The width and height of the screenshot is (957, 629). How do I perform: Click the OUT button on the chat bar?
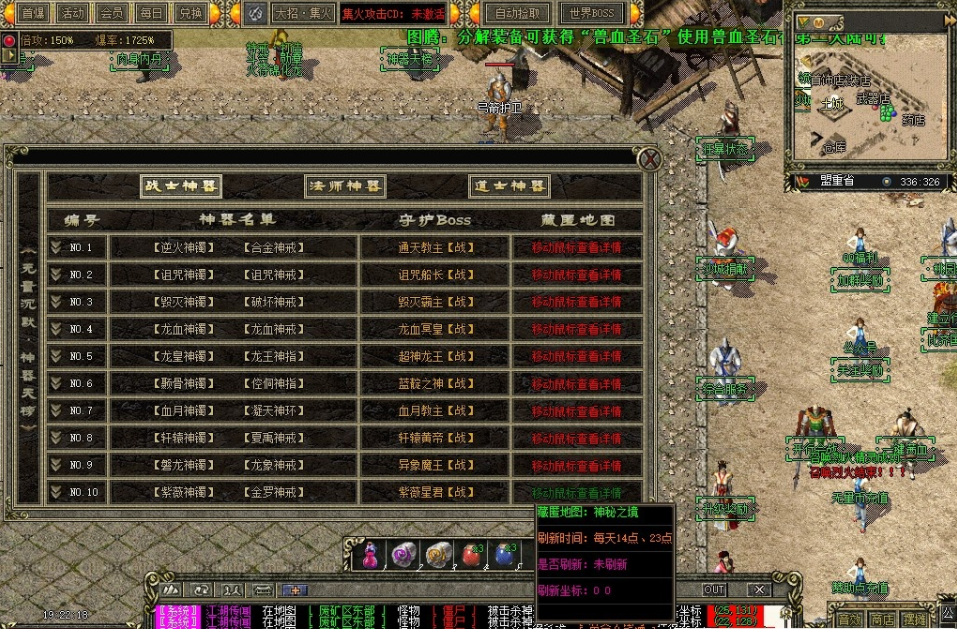(714, 590)
